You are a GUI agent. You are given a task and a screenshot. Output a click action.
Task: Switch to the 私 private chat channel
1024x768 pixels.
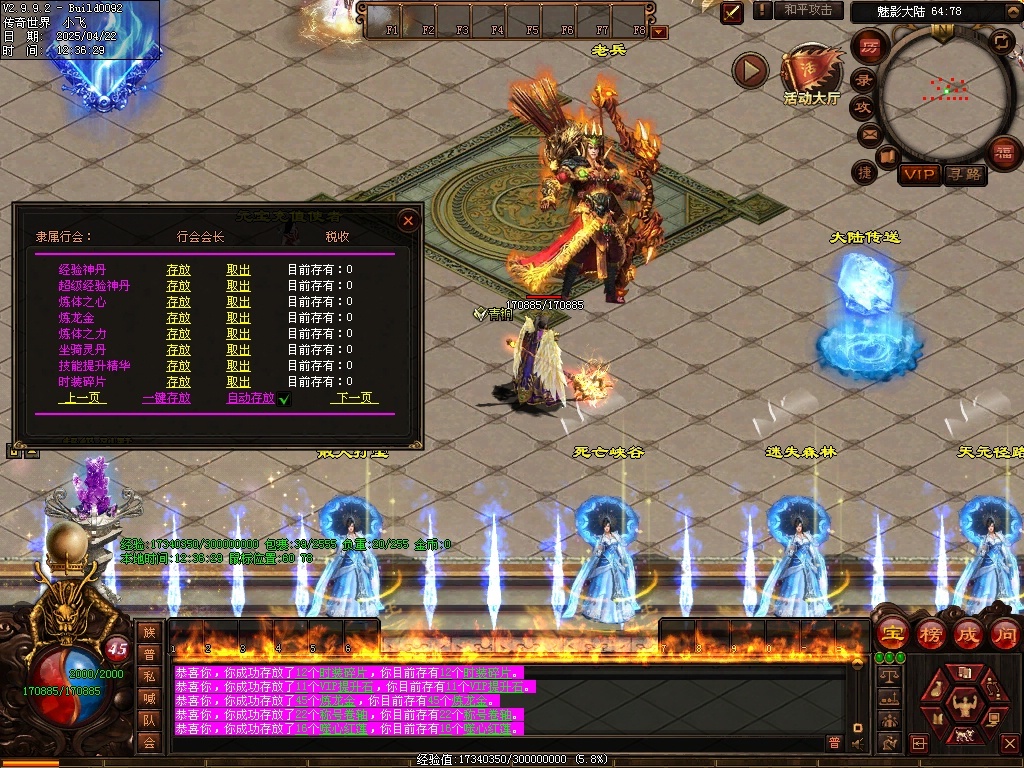point(149,676)
